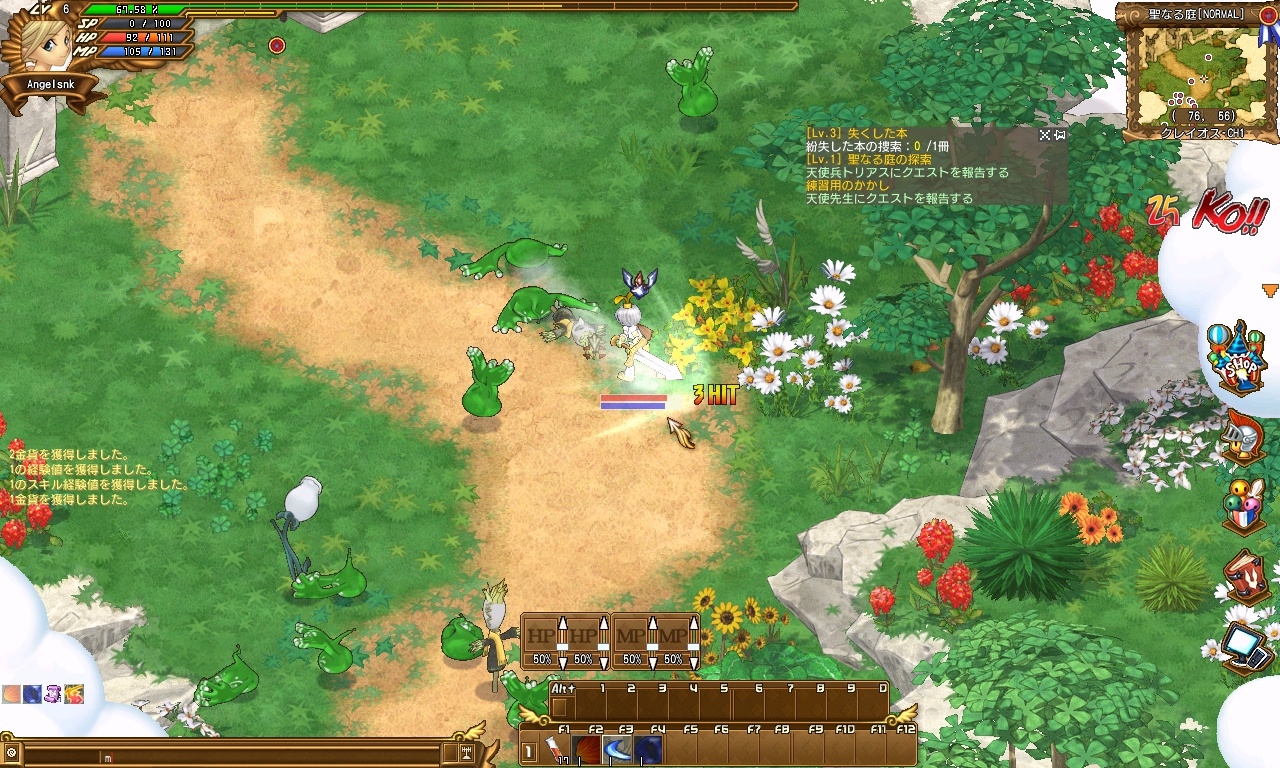Close the quest tracker with its X button
This screenshot has height=768, width=1280.
click(1044, 134)
